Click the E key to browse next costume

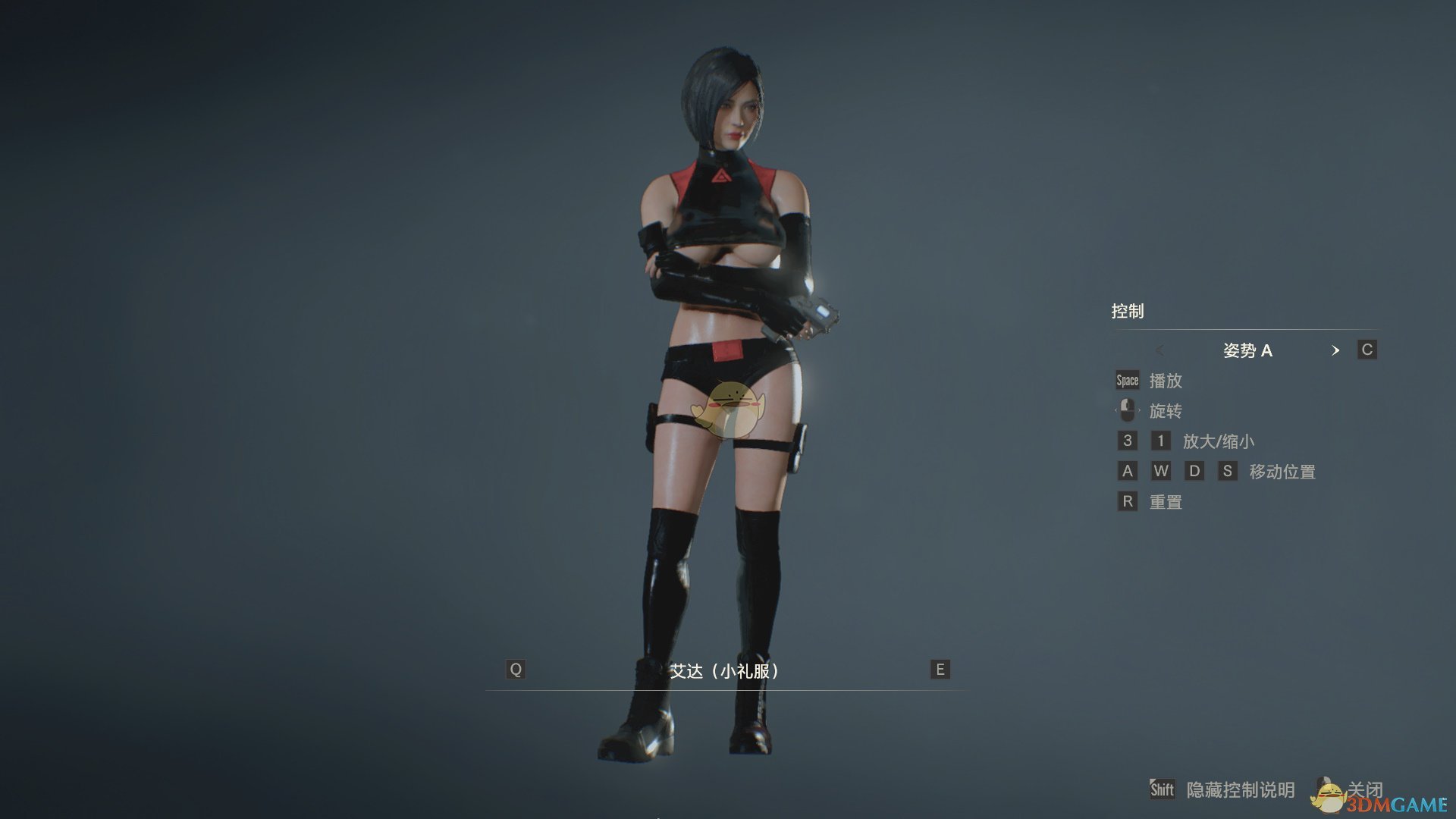(939, 670)
